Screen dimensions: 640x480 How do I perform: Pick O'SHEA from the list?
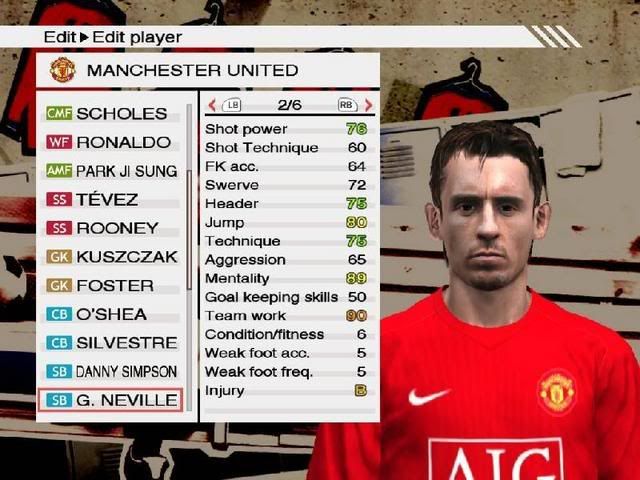(110, 314)
